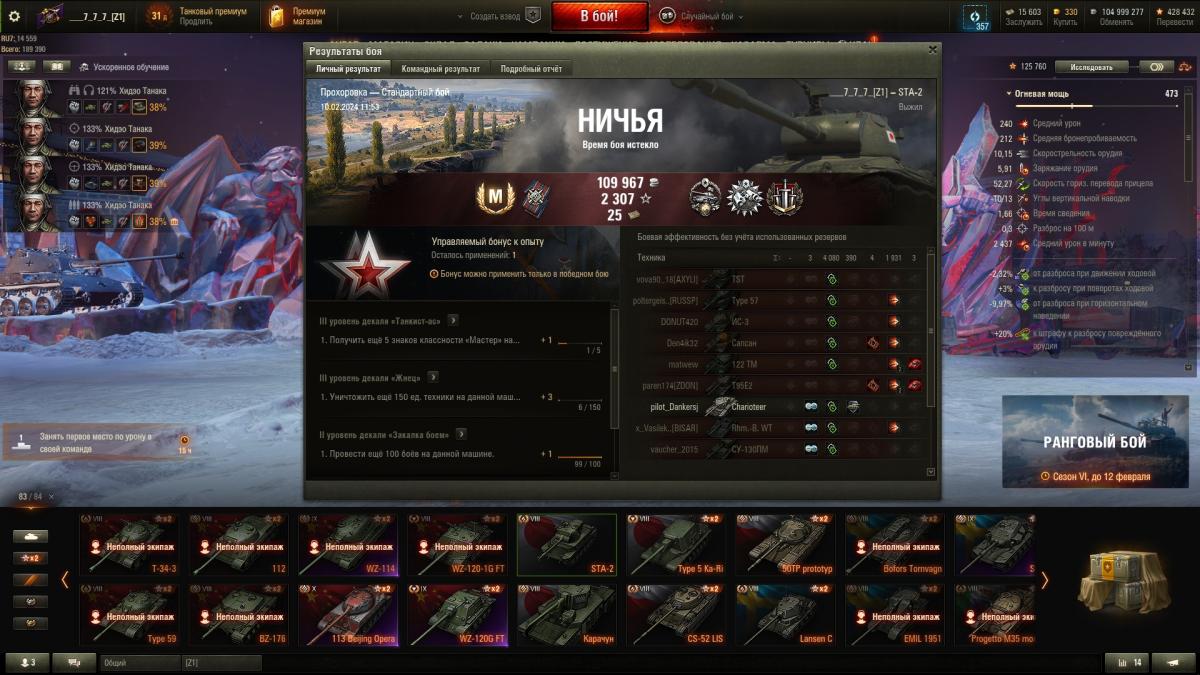
Task: Open the Премиум магазин
Action: point(298,16)
